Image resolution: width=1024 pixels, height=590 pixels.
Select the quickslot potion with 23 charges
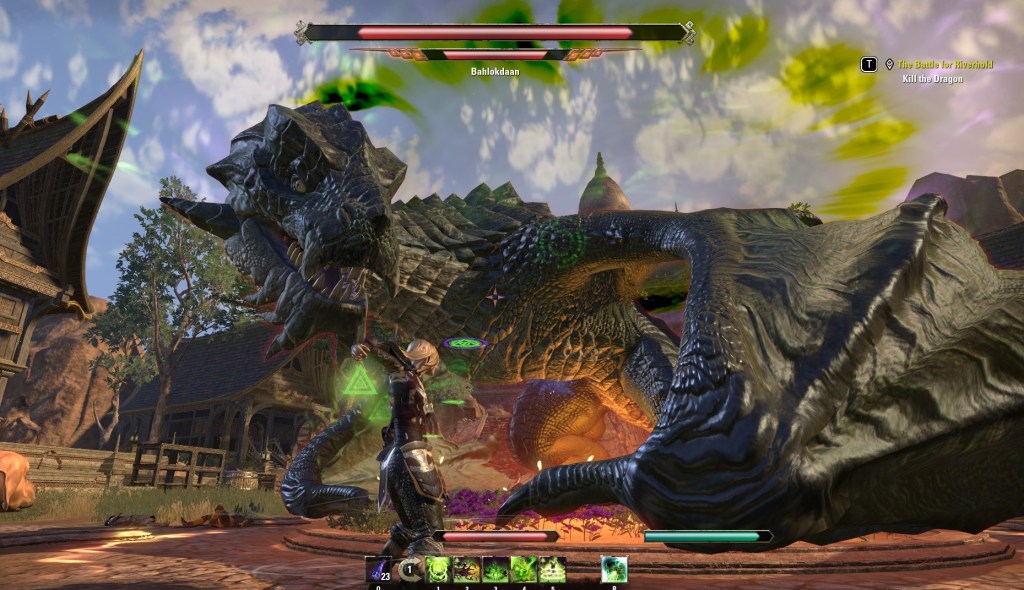coord(379,570)
